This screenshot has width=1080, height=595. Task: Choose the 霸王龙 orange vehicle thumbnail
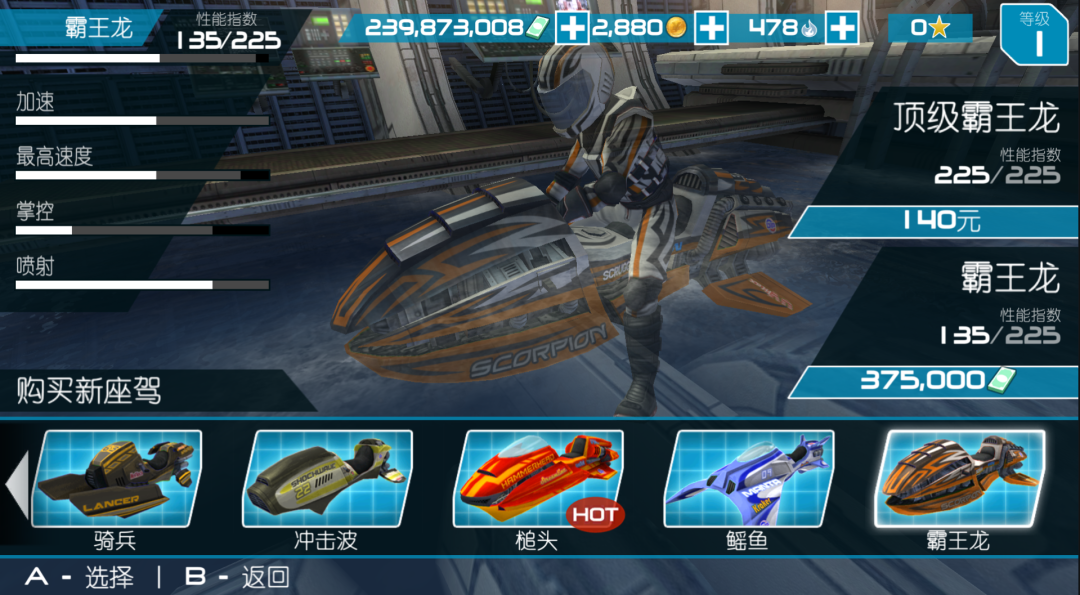pos(960,478)
